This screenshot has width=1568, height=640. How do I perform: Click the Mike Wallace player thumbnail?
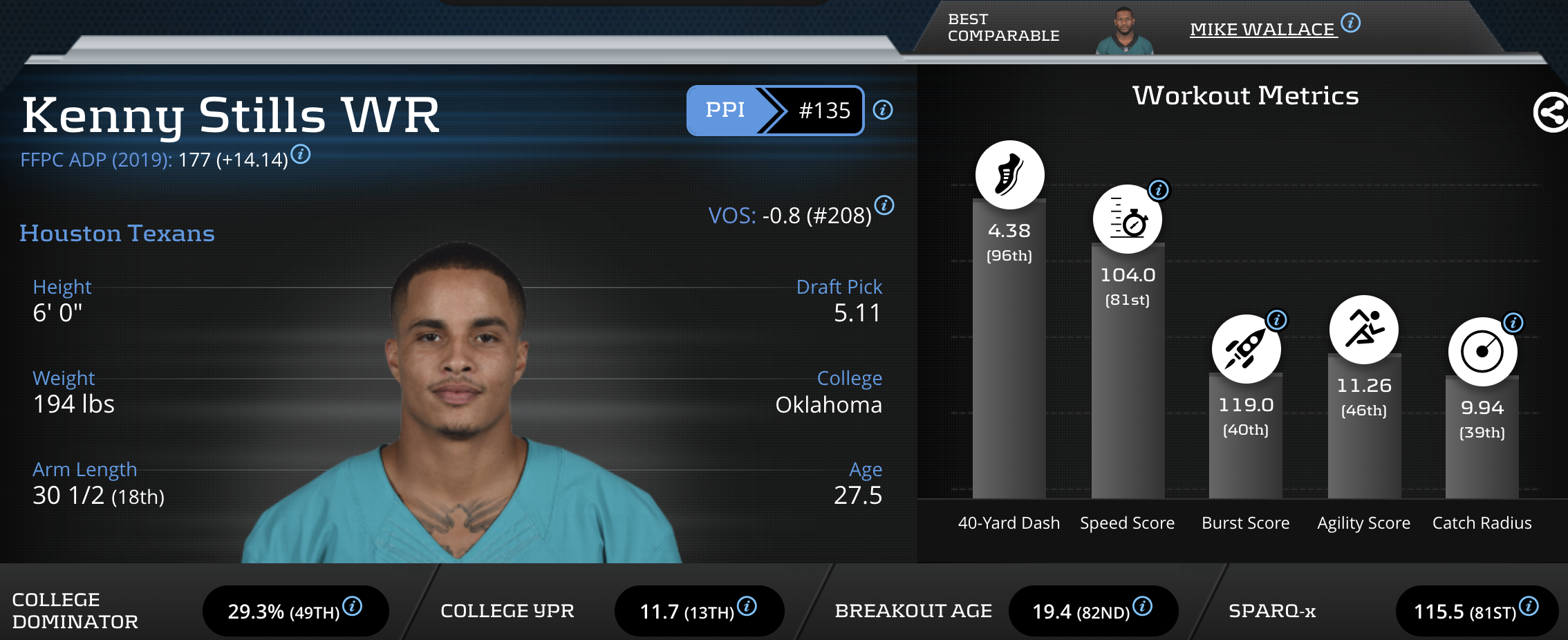[1124, 31]
